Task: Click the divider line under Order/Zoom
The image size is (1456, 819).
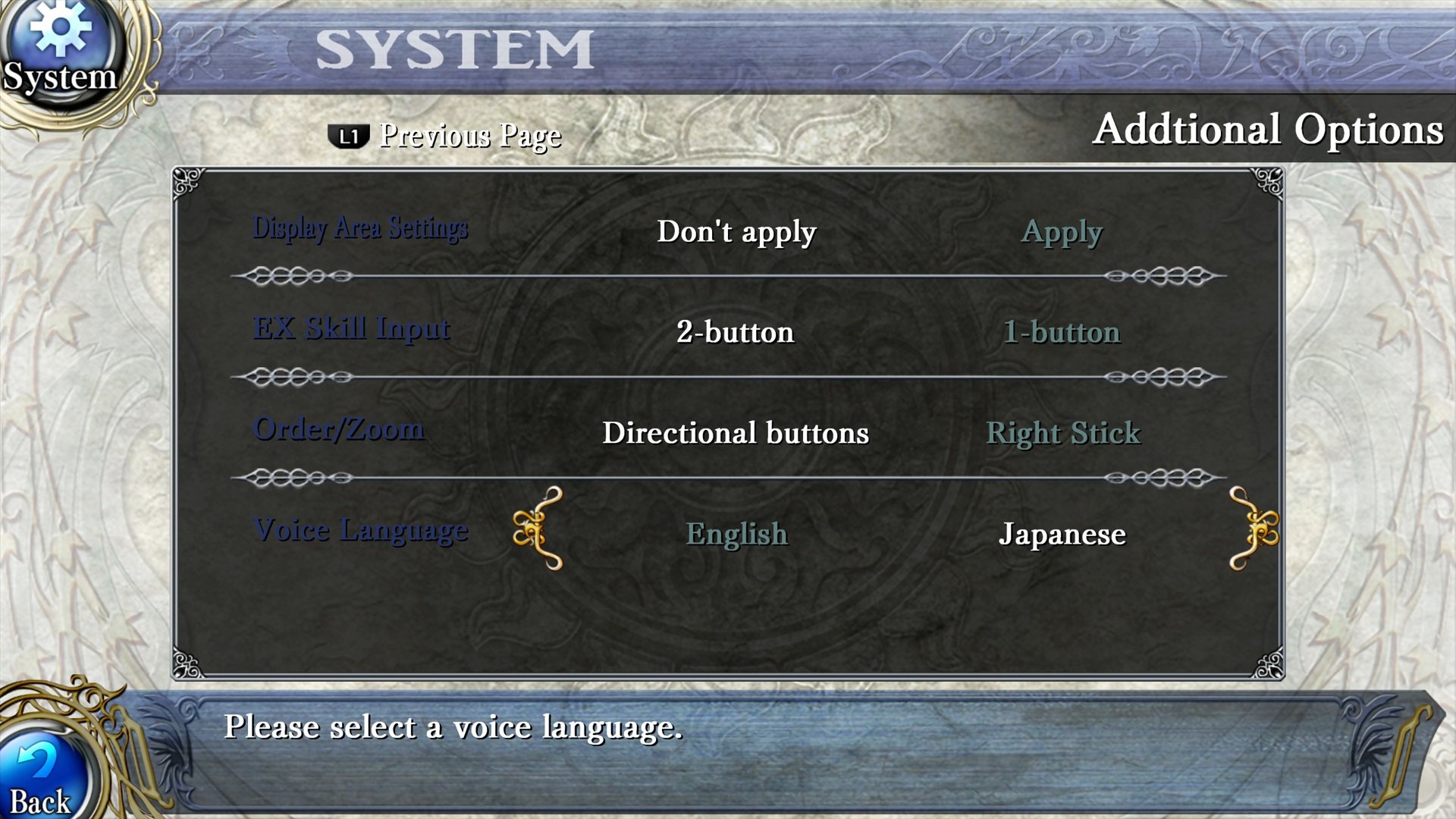Action: [x=728, y=478]
